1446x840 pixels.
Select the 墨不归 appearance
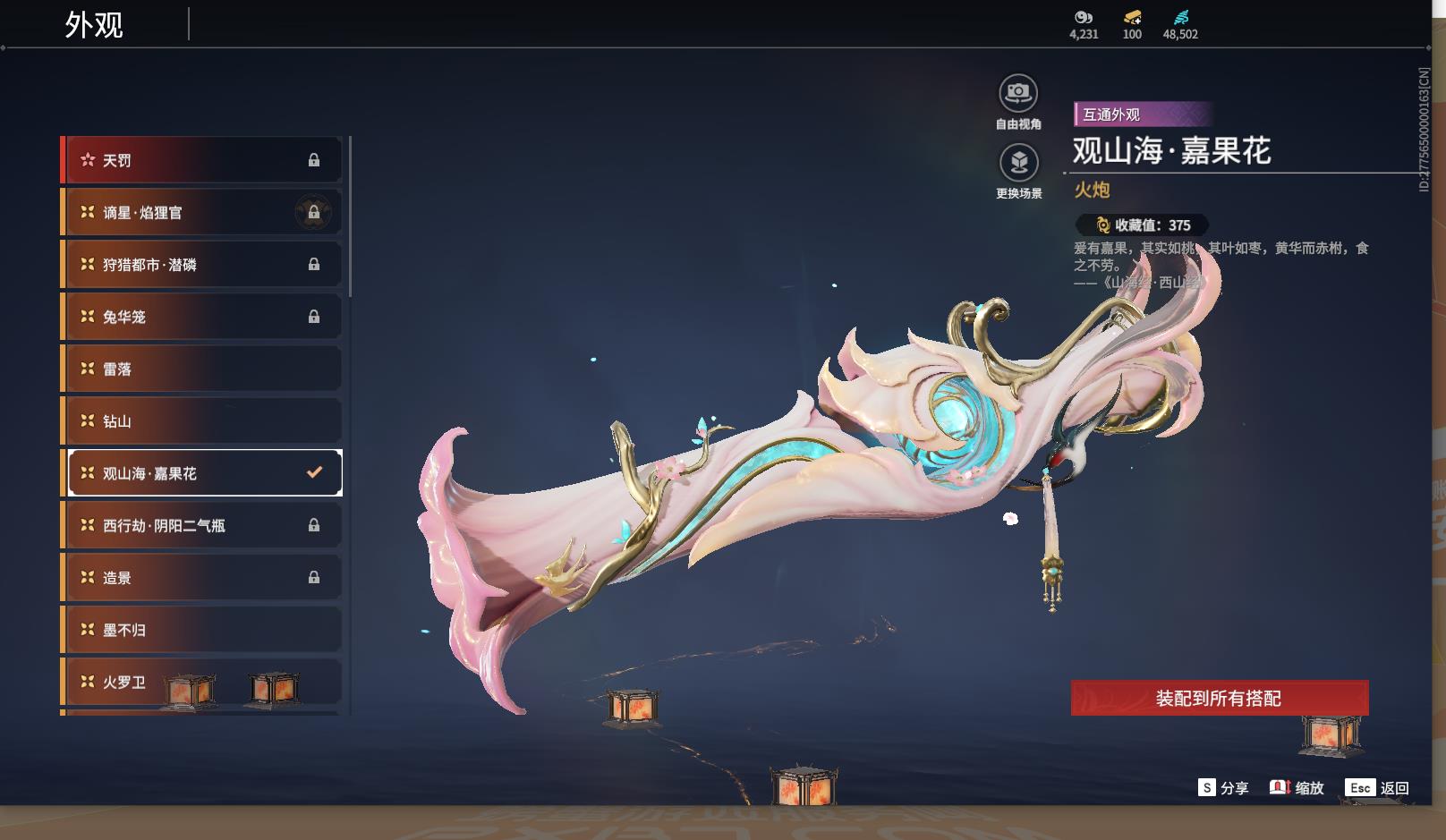202,630
